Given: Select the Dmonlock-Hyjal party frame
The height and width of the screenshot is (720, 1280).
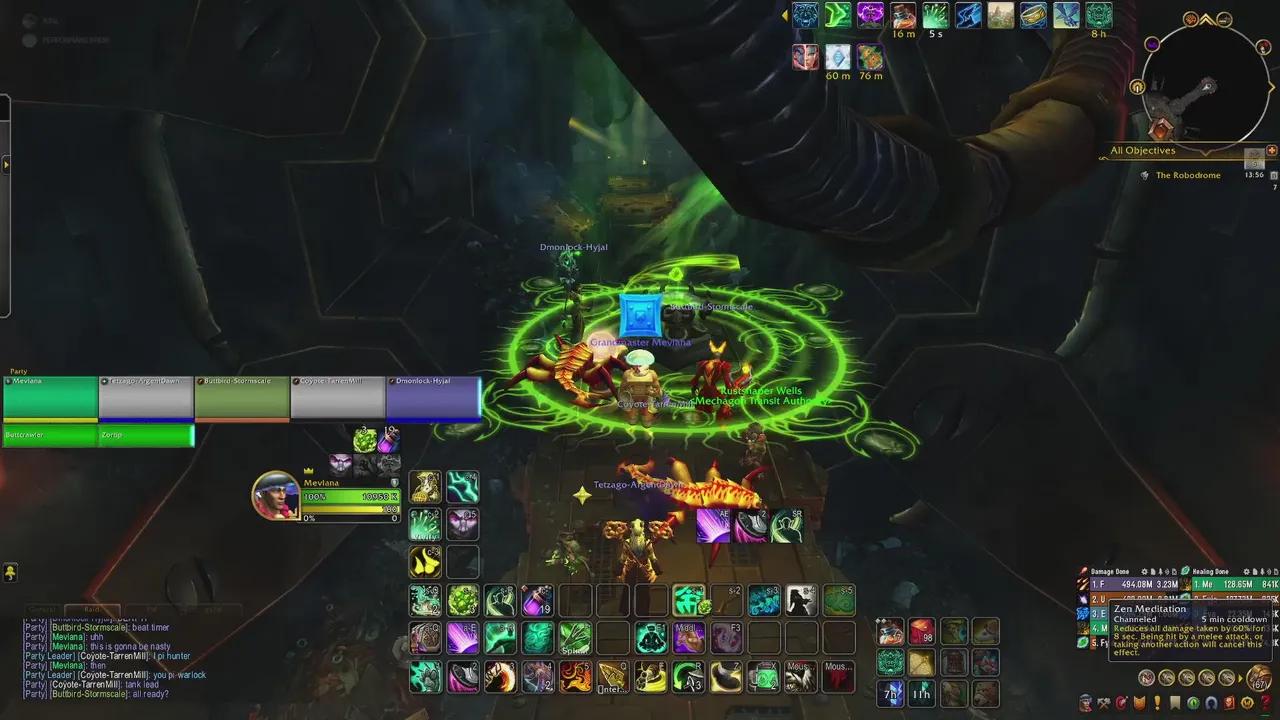Looking at the screenshot, I should coord(434,397).
